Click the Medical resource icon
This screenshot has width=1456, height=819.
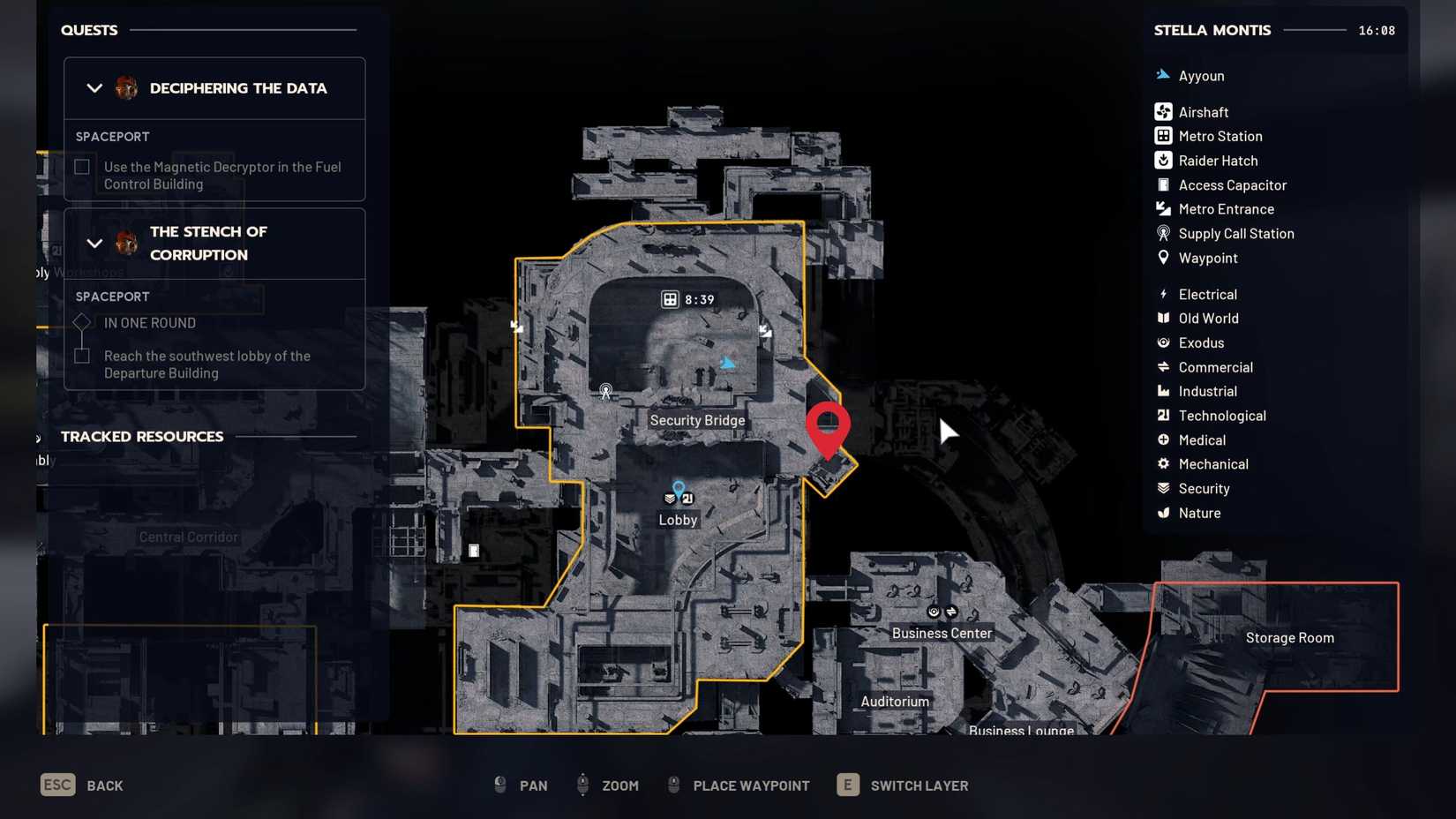[1163, 440]
